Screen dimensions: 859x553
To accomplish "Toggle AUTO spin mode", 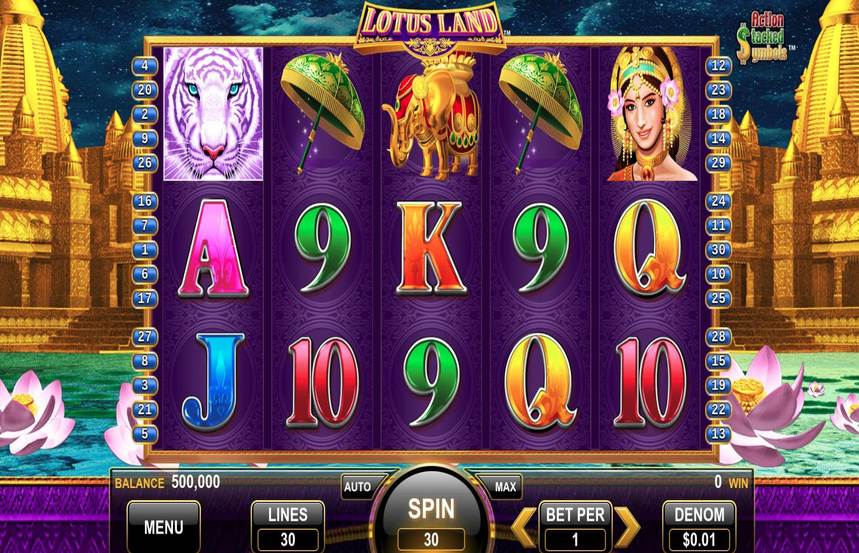I will [x=357, y=487].
